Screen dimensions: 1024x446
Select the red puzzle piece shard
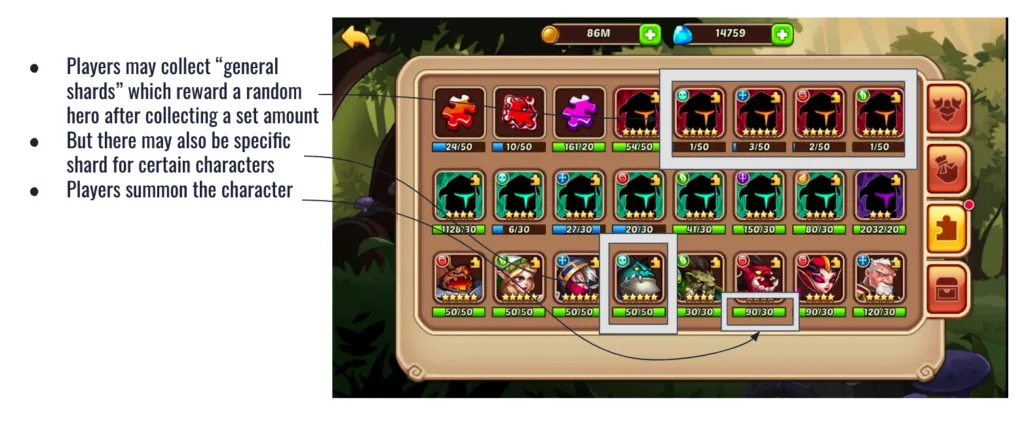pyautogui.click(x=519, y=112)
